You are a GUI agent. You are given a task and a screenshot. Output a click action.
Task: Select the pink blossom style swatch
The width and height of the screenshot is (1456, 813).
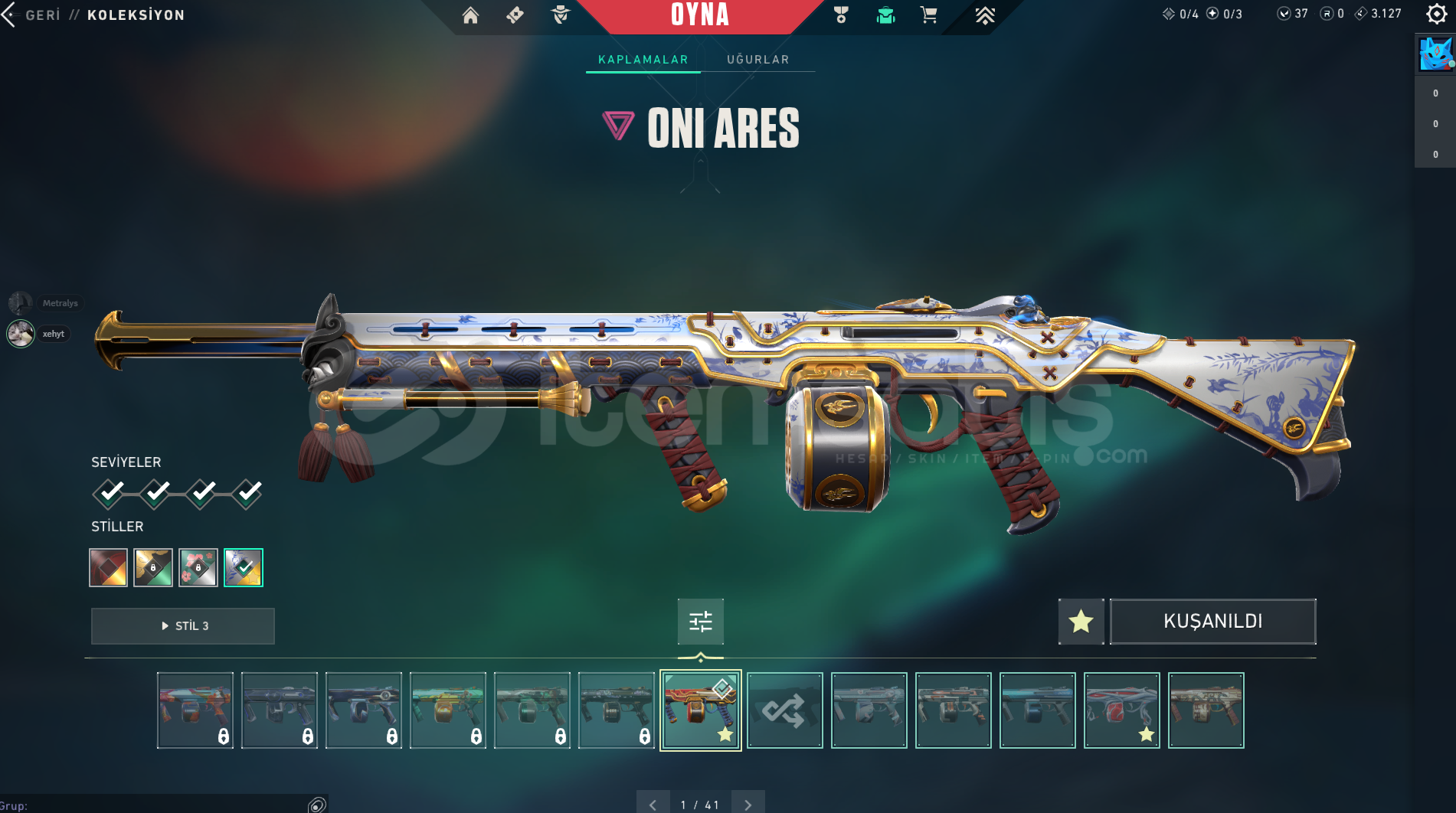pyautogui.click(x=198, y=567)
